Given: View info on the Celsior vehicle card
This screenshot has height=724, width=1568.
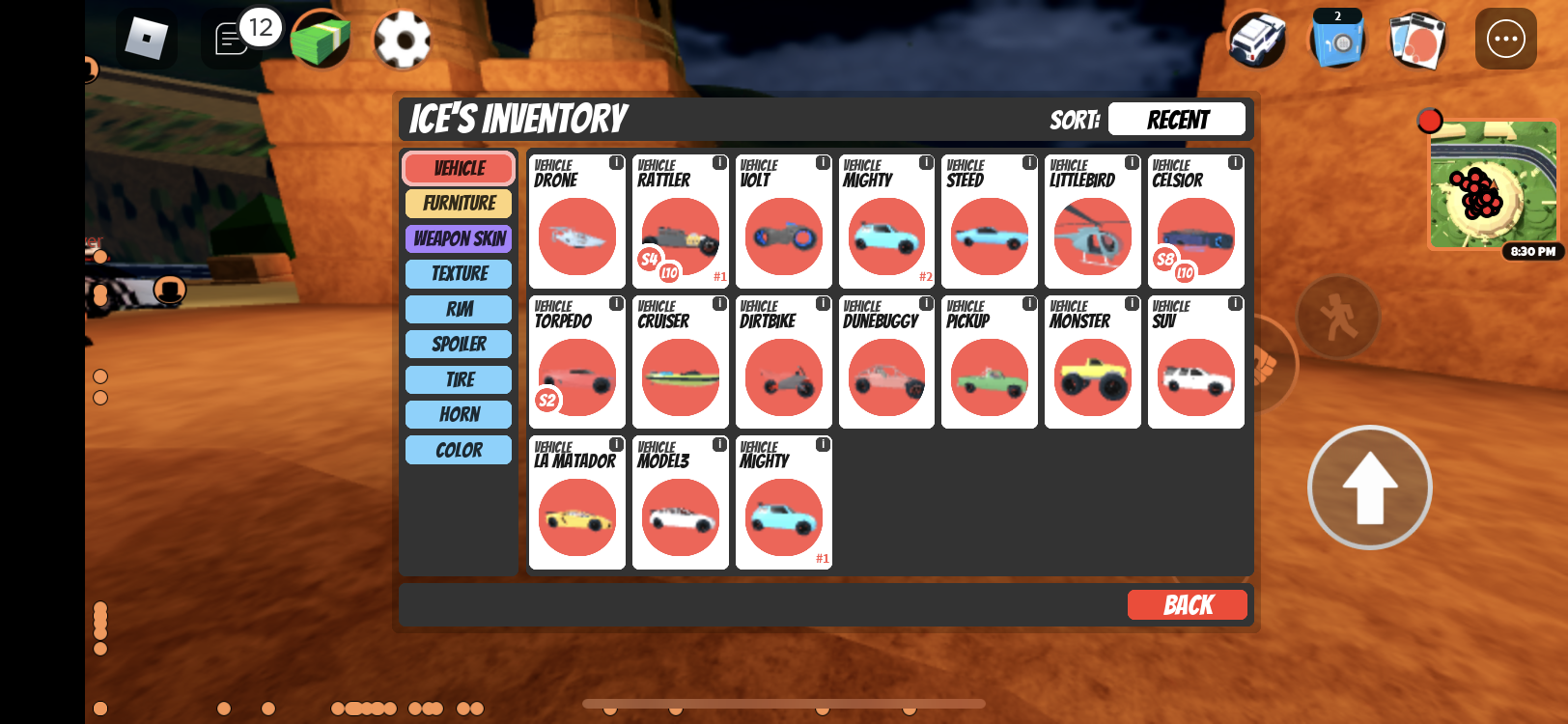Looking at the screenshot, I should pos(1234,162).
